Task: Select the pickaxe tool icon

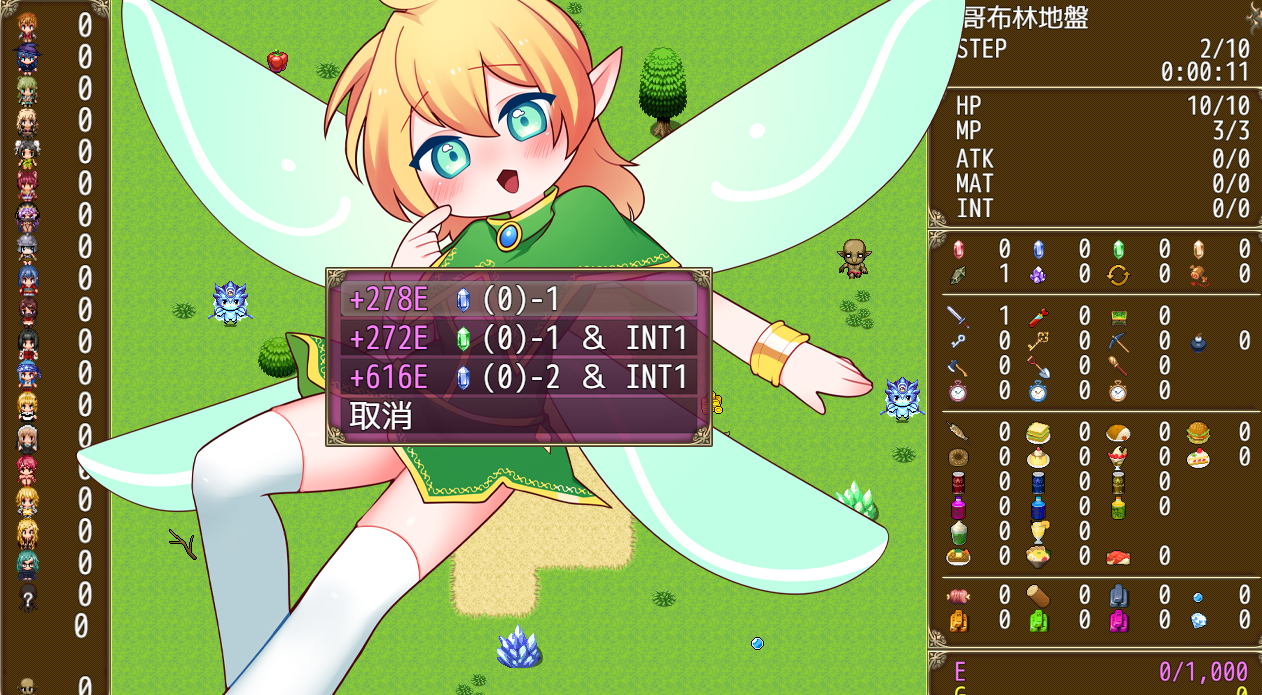Action: pyautogui.click(x=1119, y=342)
